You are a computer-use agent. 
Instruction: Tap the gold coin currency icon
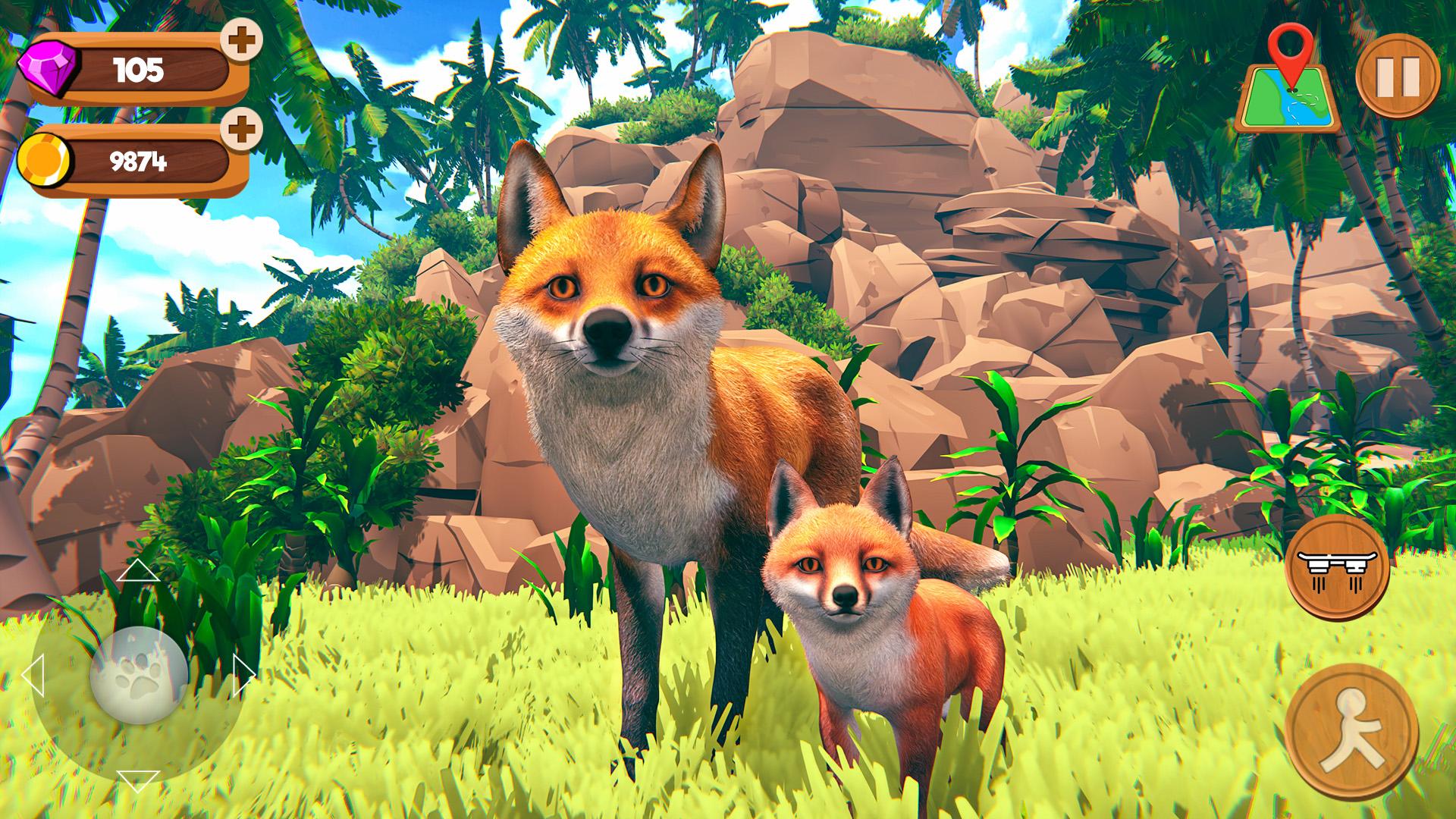[45, 159]
